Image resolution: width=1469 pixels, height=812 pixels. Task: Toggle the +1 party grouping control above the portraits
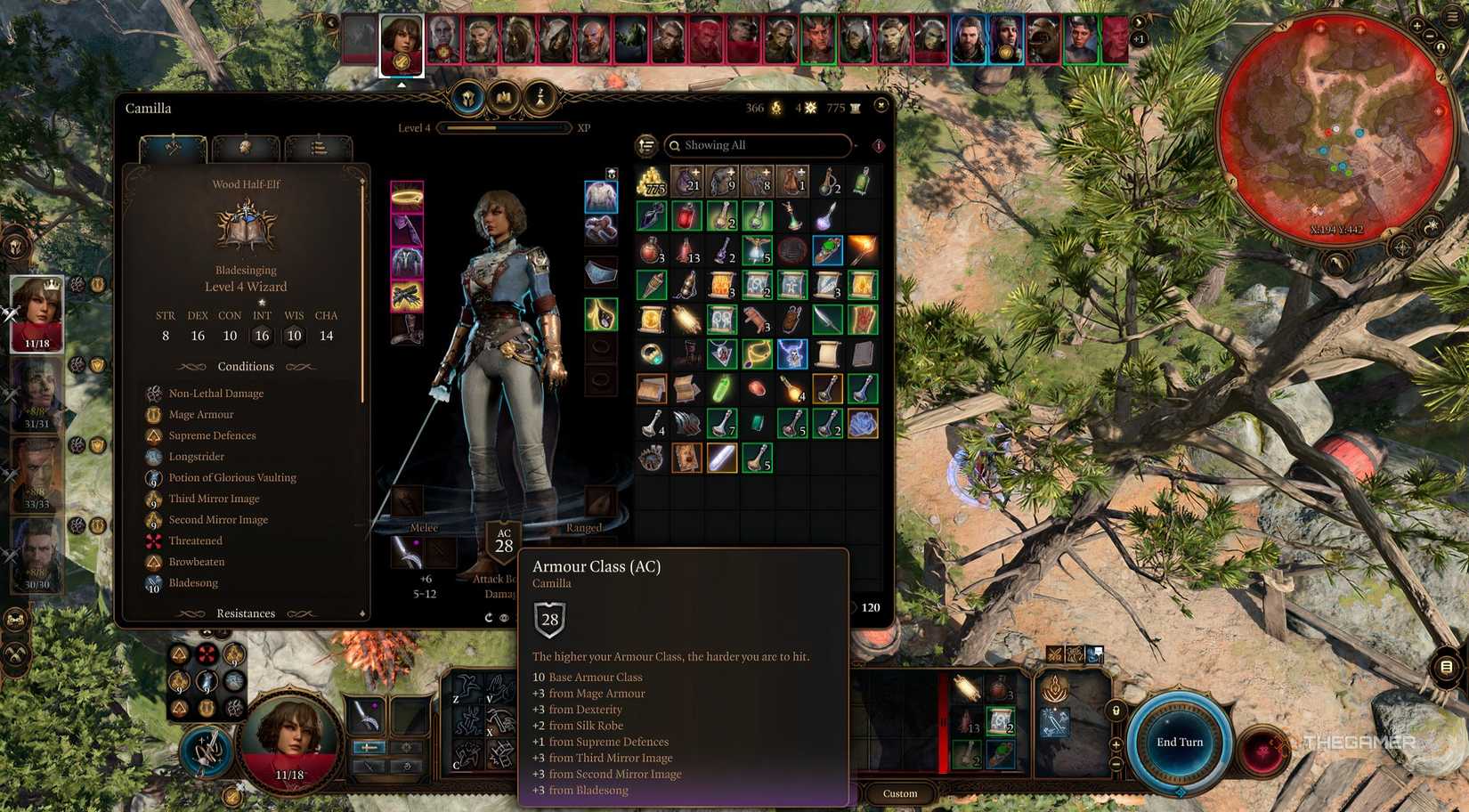click(1138, 39)
